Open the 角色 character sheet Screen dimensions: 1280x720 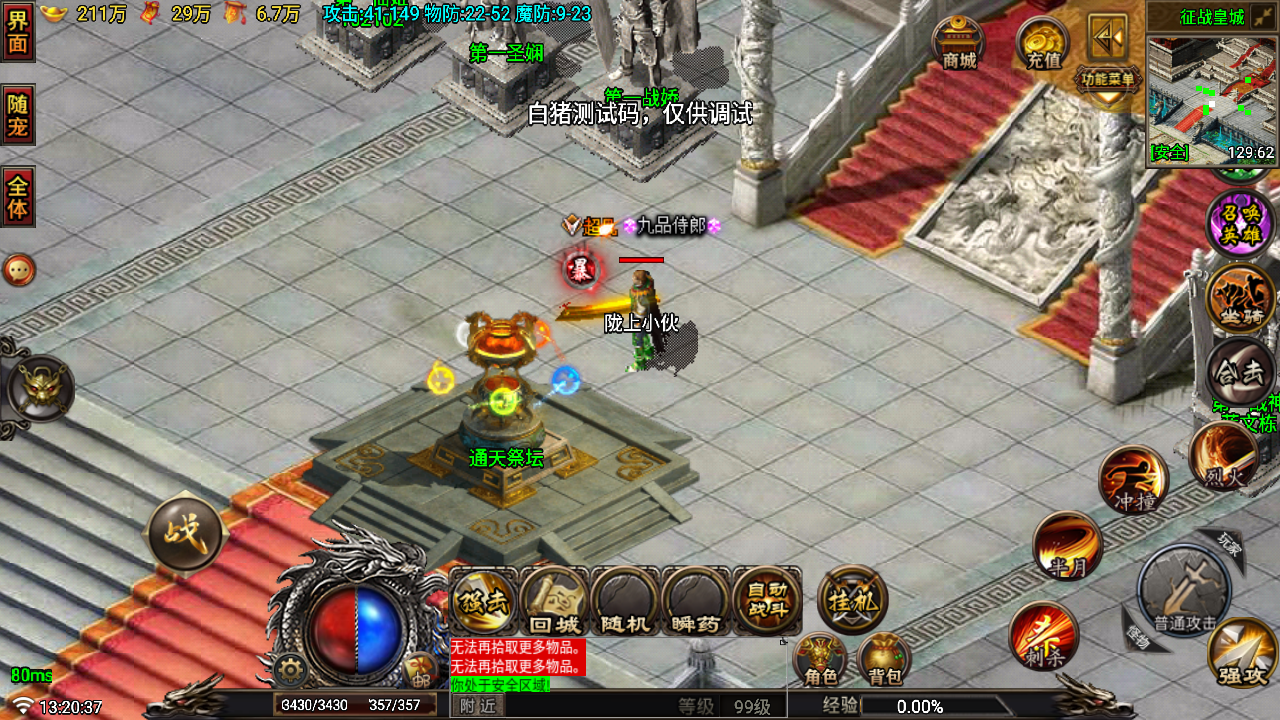click(x=821, y=660)
